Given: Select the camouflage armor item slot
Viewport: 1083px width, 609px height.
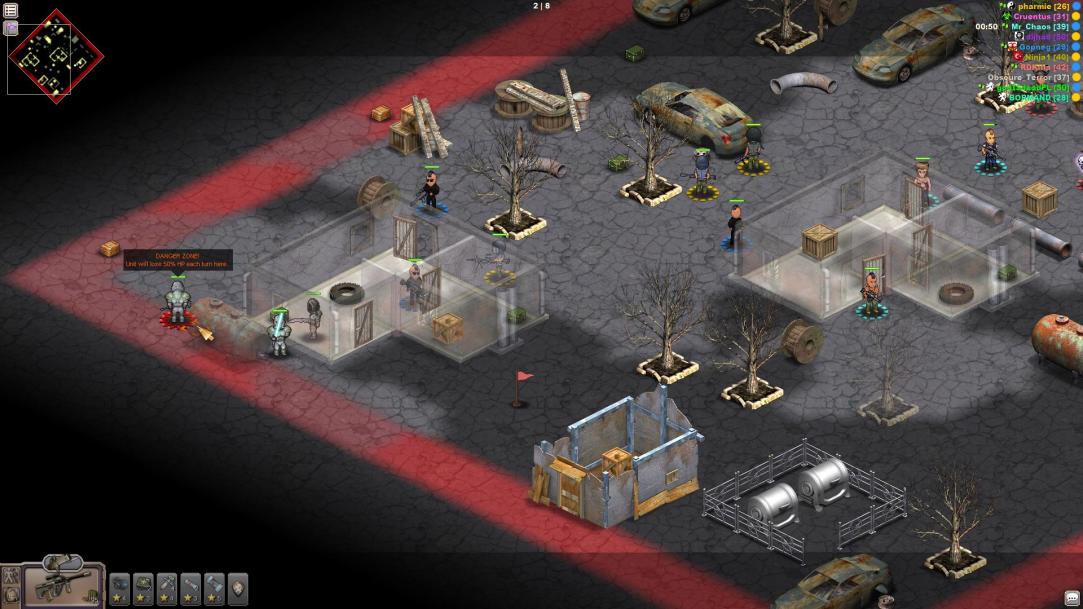Looking at the screenshot, I should coord(143,586).
